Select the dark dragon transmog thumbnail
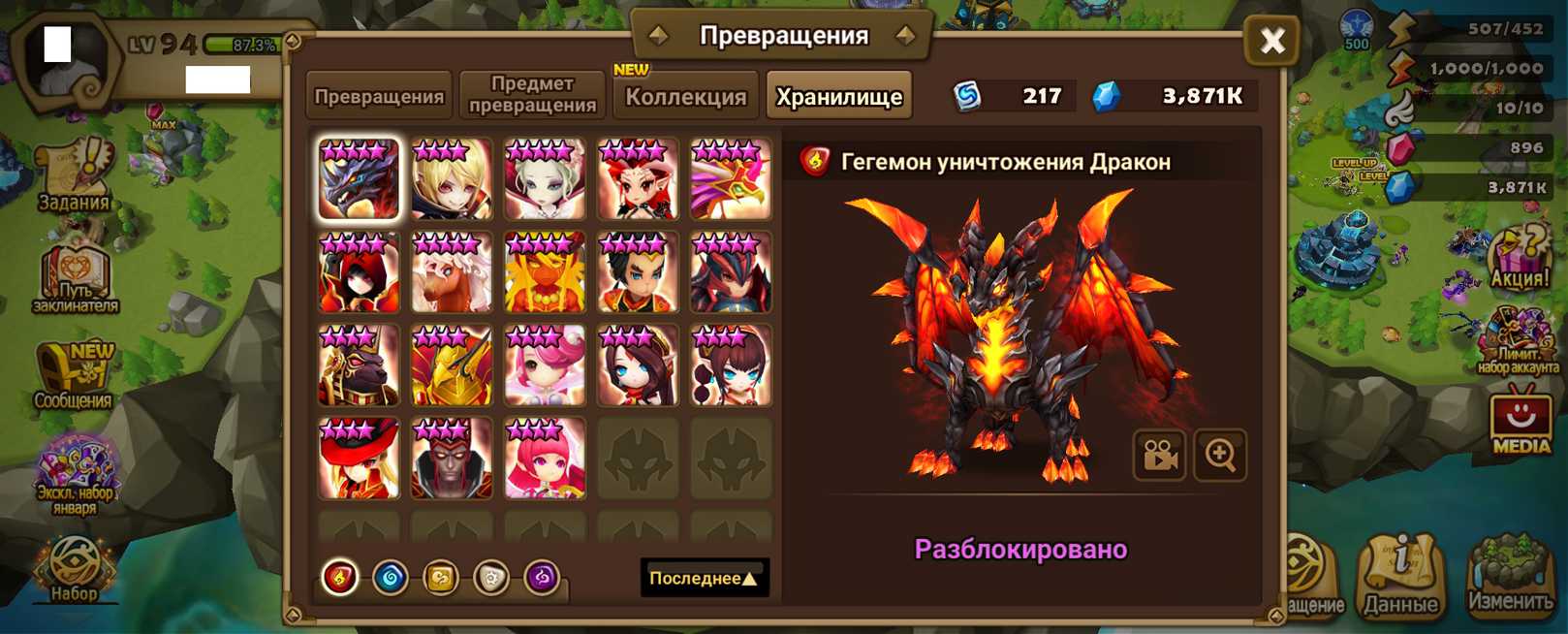The height and width of the screenshot is (634, 1568). pos(359,179)
